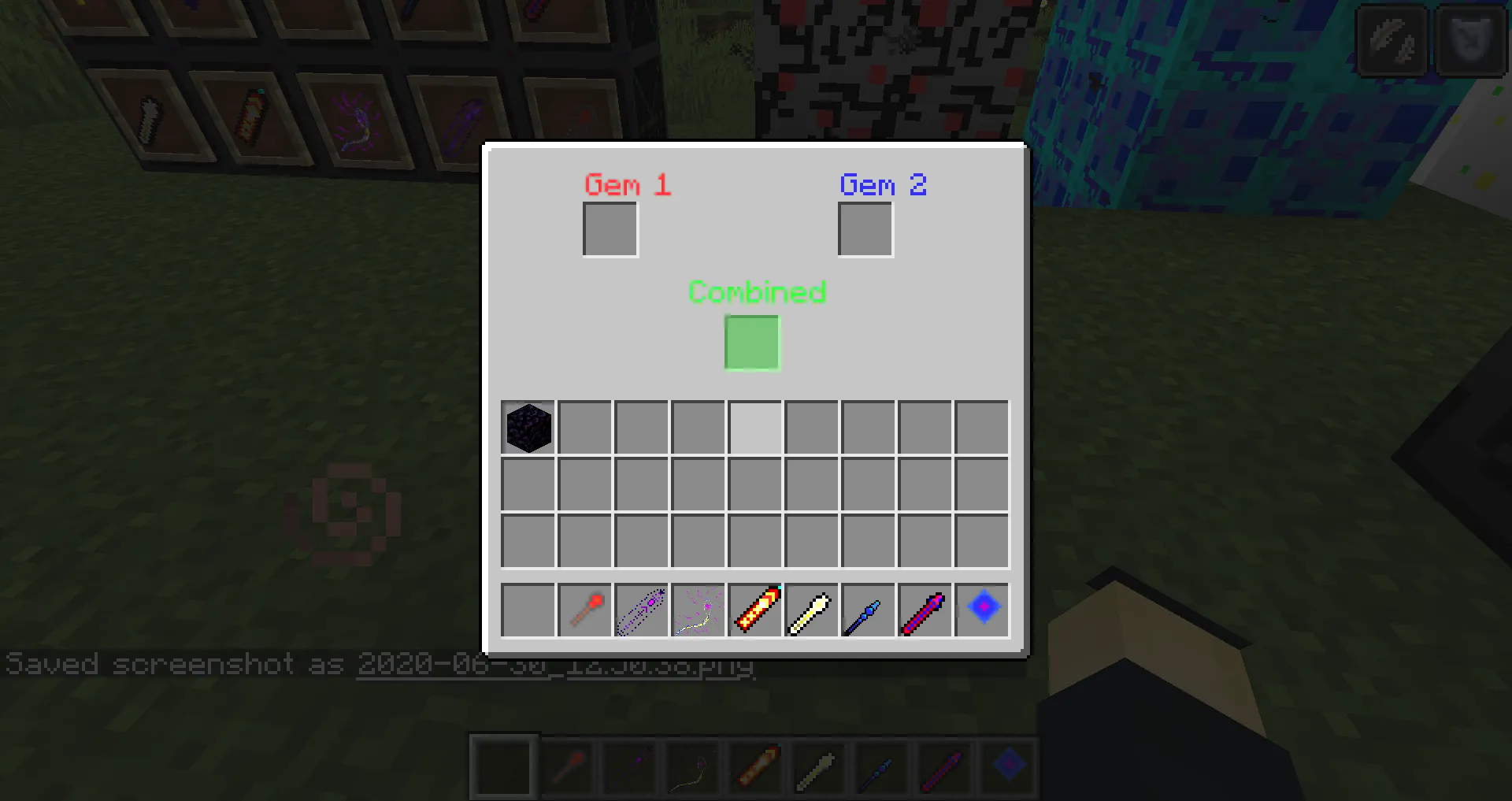Click the Gem 2 input slot
The image size is (1512, 801).
point(865,228)
